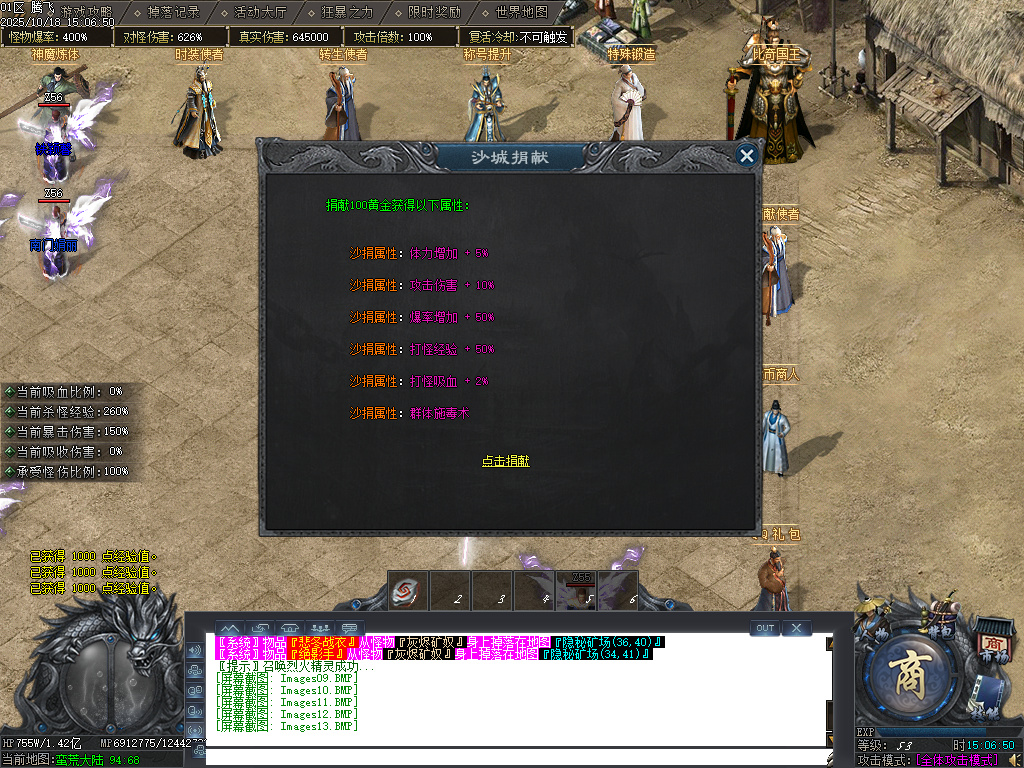The width and height of the screenshot is (1024, 768).
Task: Close the chat panel with its X button
Action: point(796,628)
